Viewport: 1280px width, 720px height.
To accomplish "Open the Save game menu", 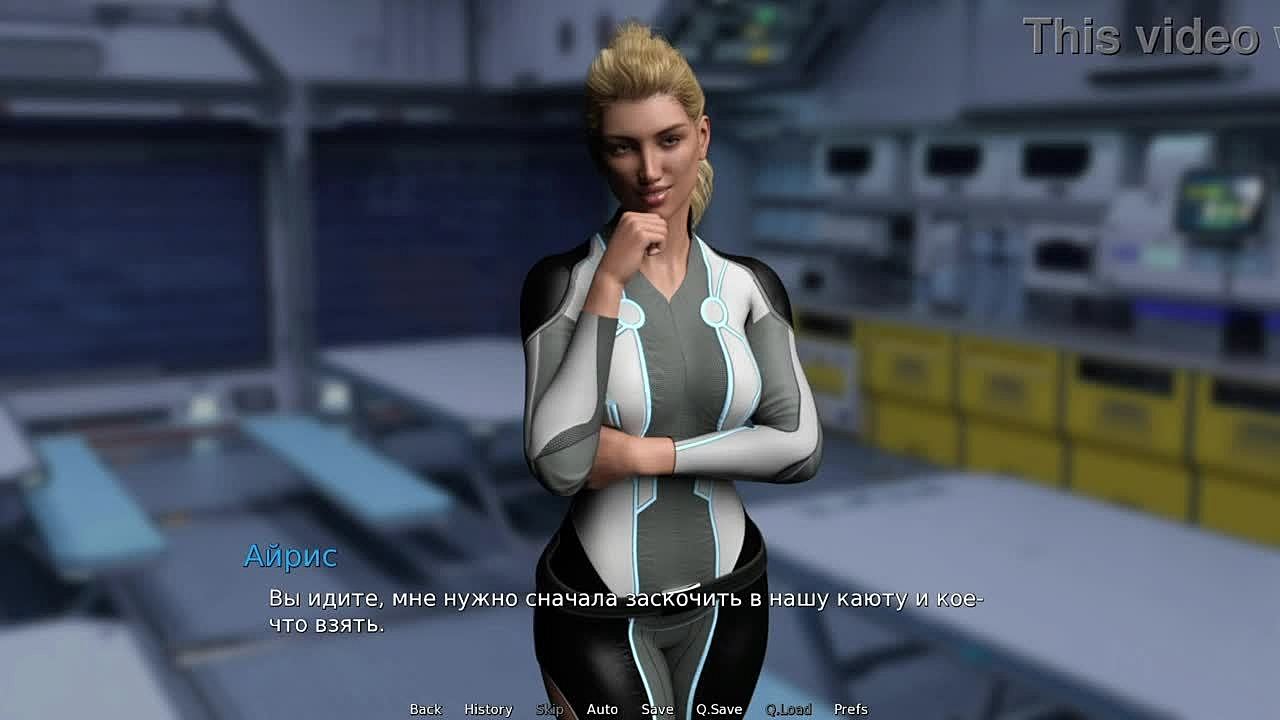I will coord(657,709).
